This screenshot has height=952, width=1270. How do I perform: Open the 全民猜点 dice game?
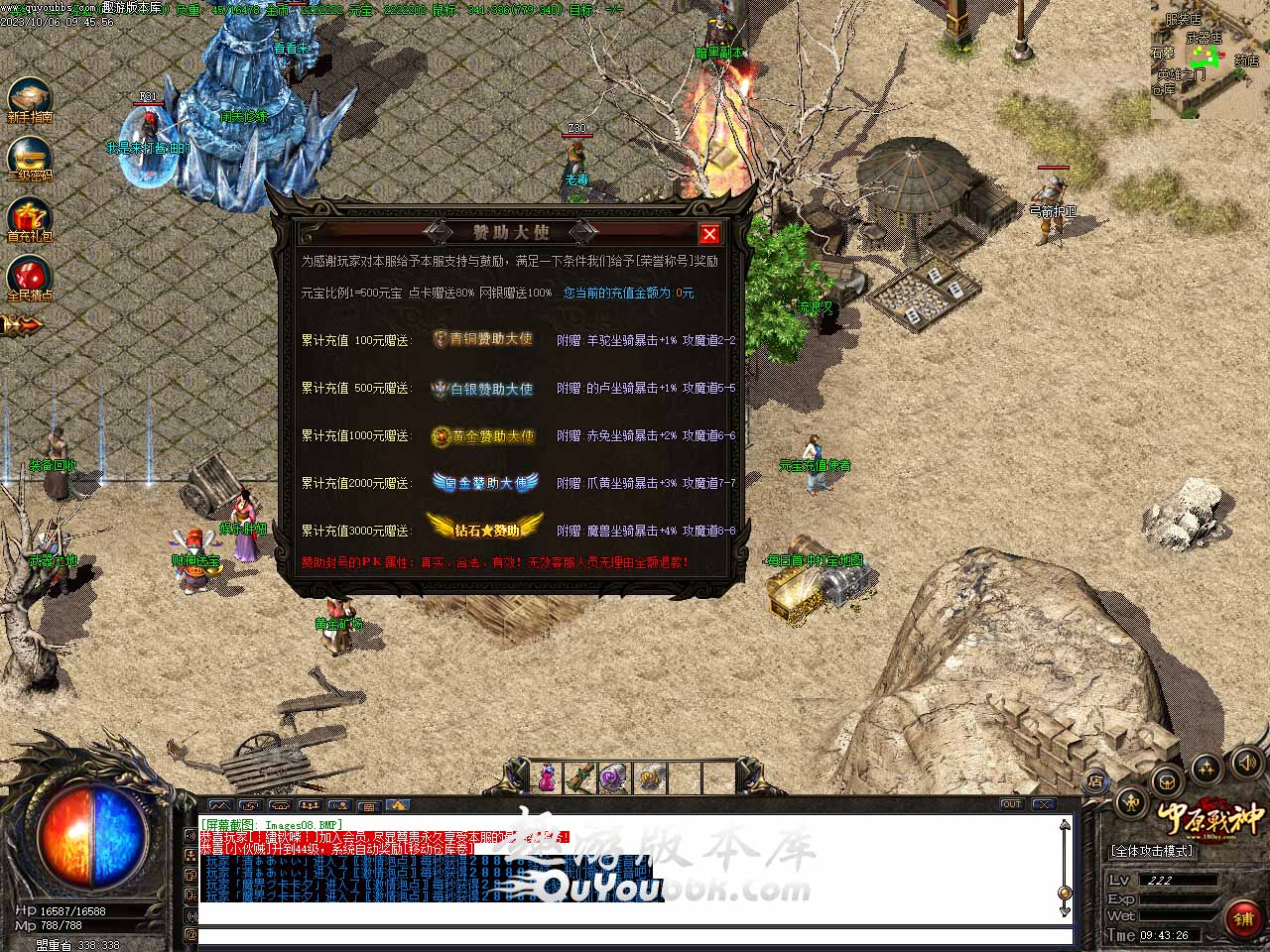coord(29,277)
